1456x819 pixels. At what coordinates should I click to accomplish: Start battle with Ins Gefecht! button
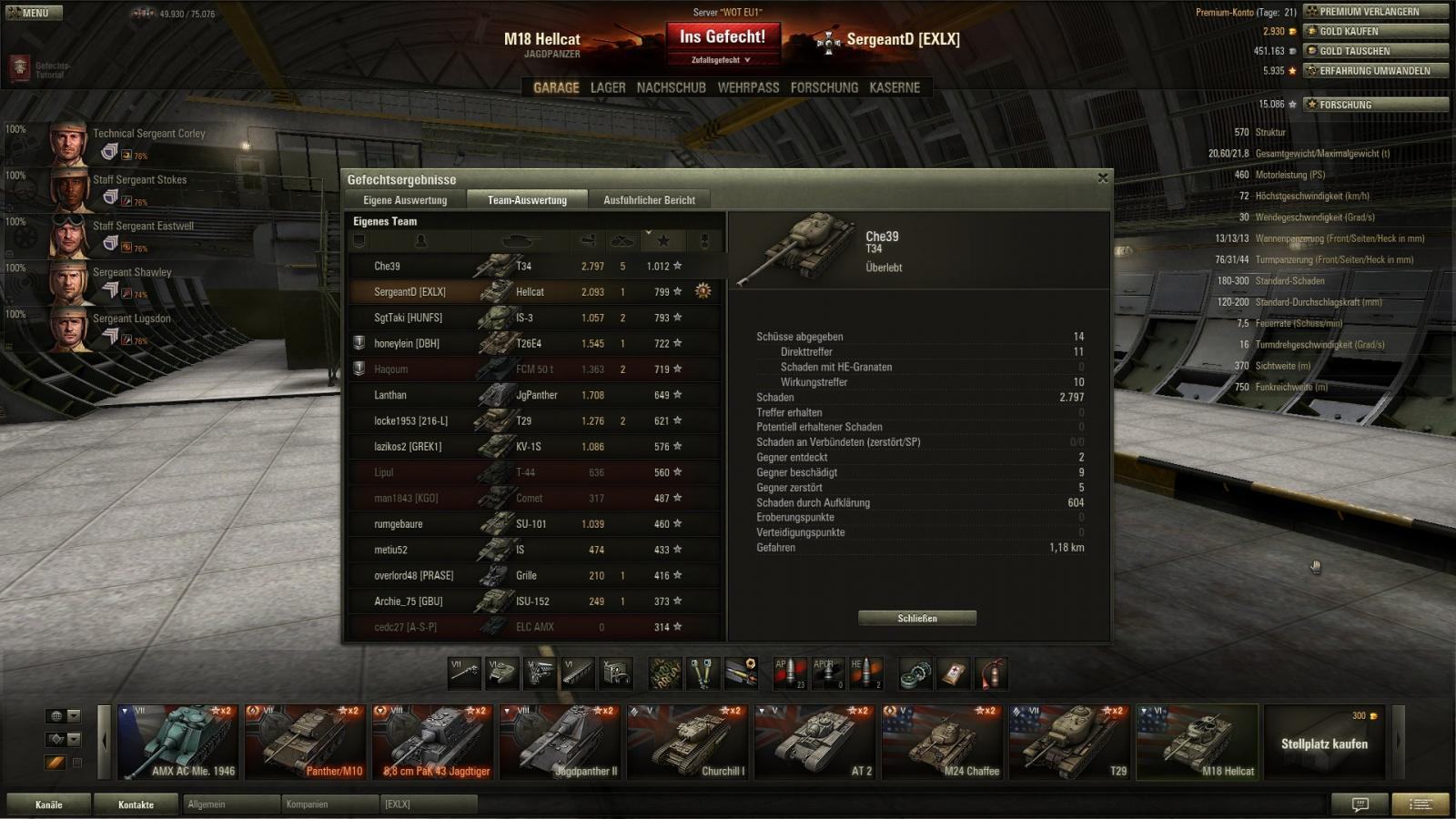tap(723, 37)
